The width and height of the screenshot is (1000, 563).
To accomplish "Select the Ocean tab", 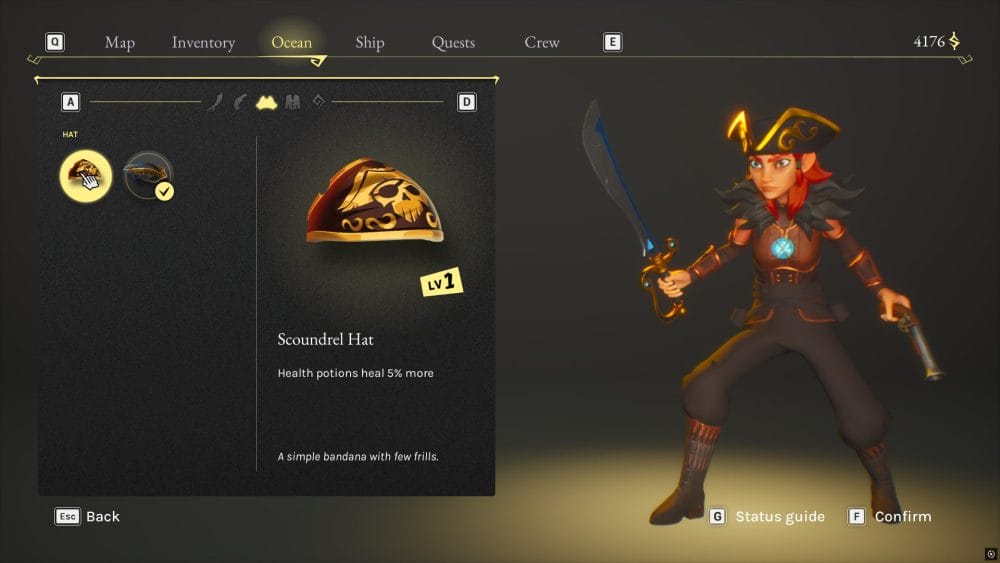I will pyautogui.click(x=291, y=42).
